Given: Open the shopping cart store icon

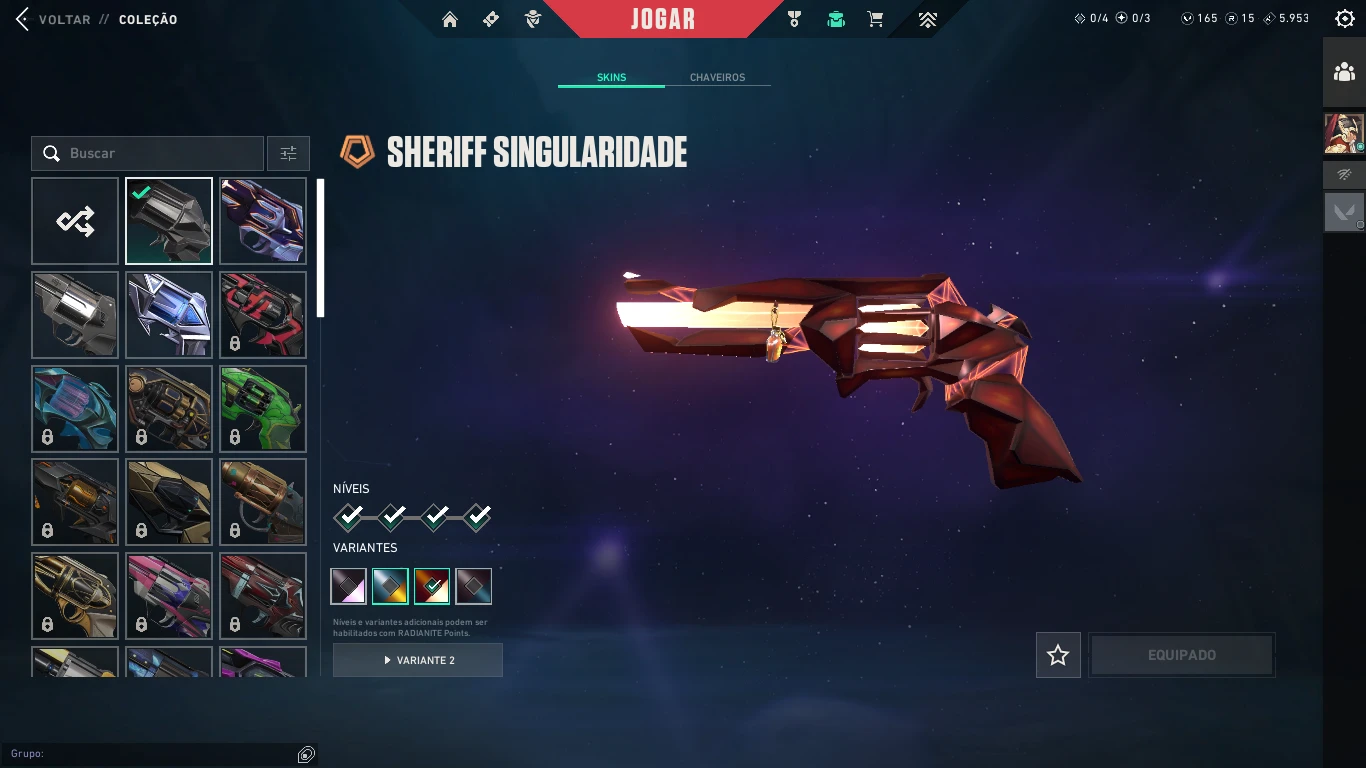Looking at the screenshot, I should click(x=875, y=19).
